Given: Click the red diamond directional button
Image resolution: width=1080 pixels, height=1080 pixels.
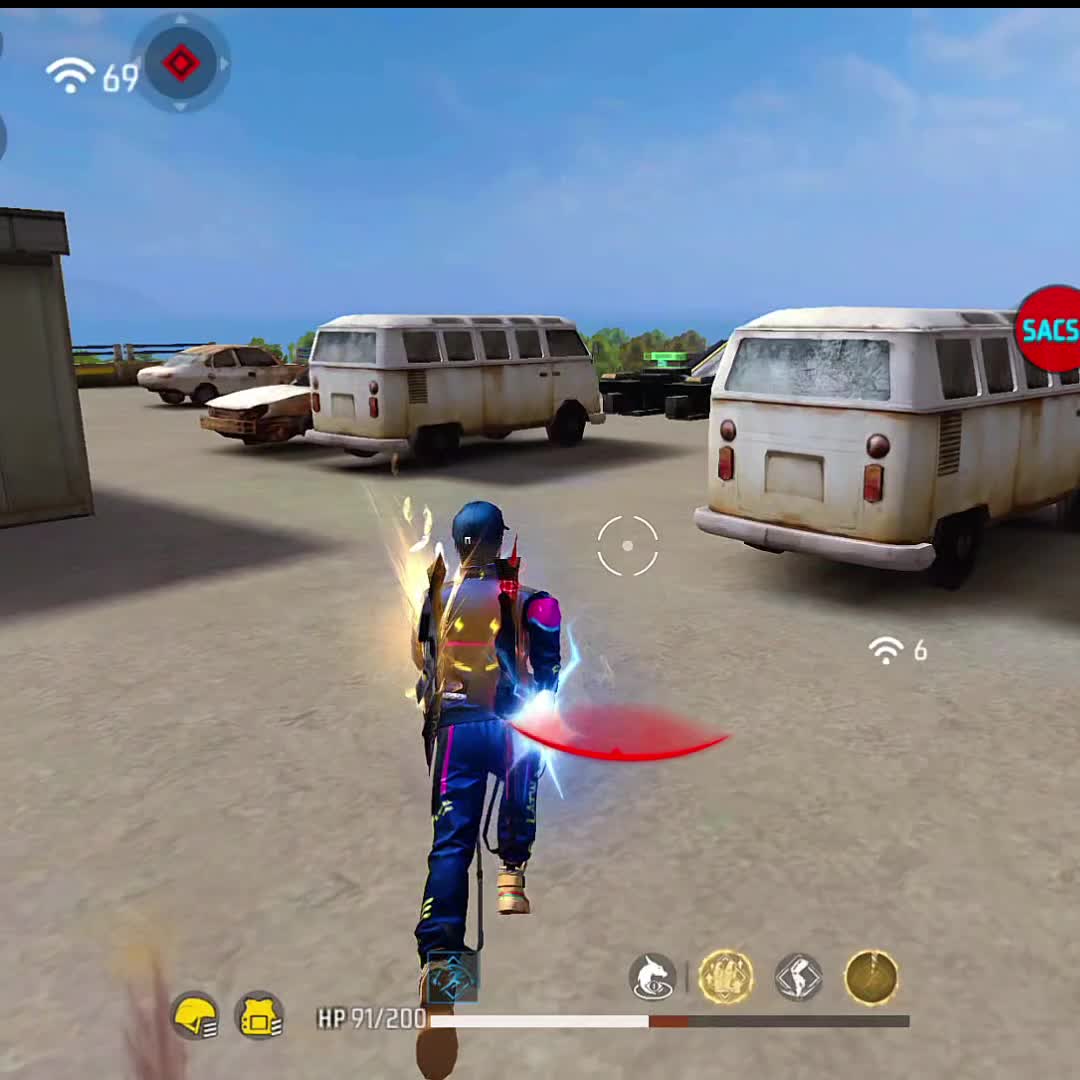Looking at the screenshot, I should [181, 63].
